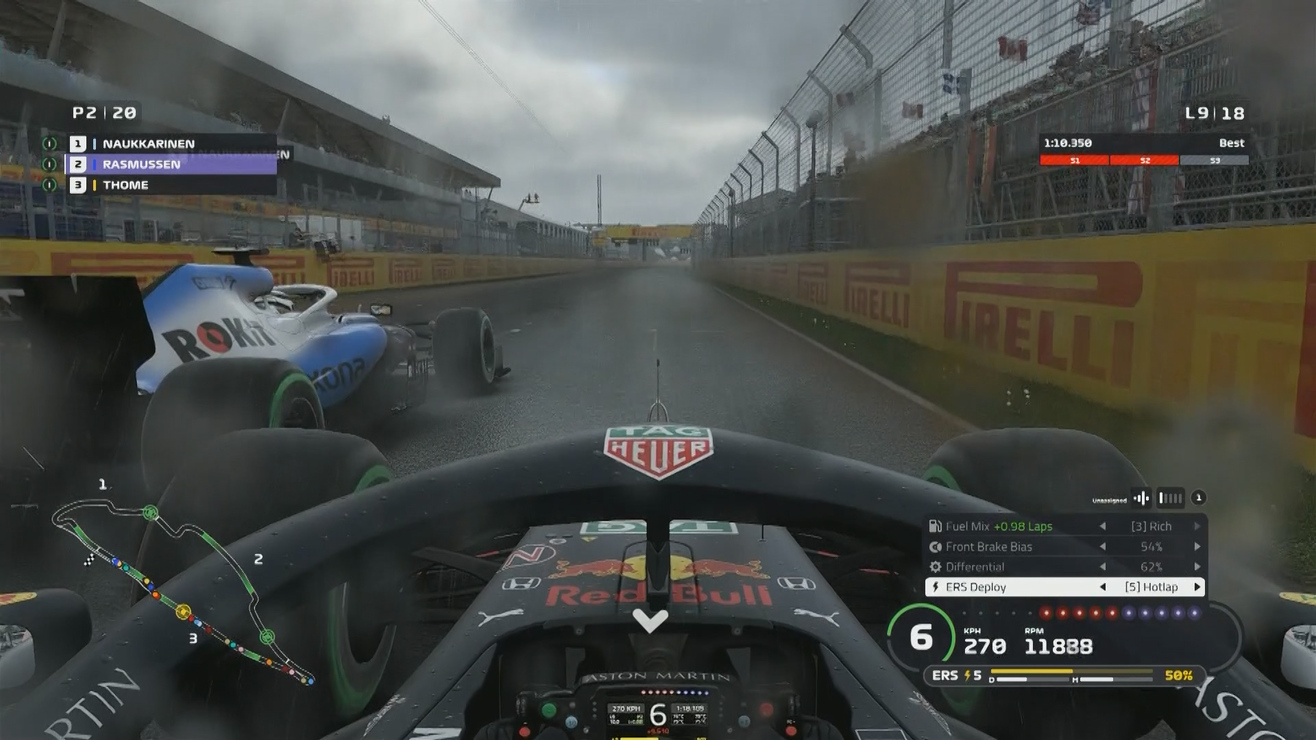Select the ERS Deploy lightning bolt icon
The width and height of the screenshot is (1316, 740).
[936, 587]
